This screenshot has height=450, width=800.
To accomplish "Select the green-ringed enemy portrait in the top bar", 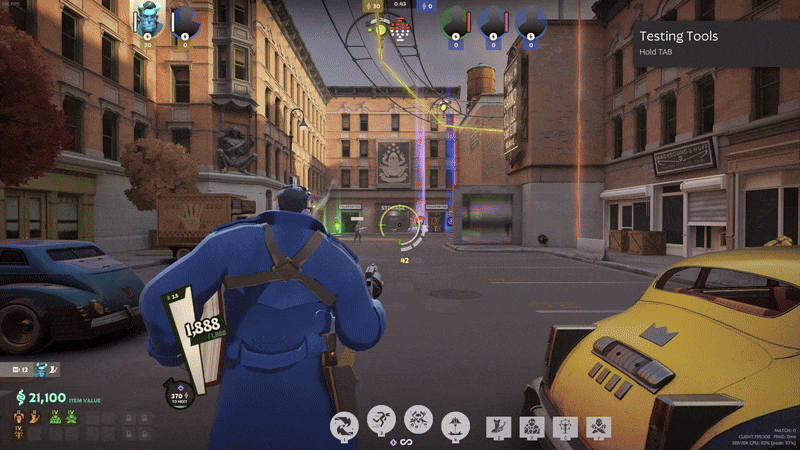I will 455,22.
